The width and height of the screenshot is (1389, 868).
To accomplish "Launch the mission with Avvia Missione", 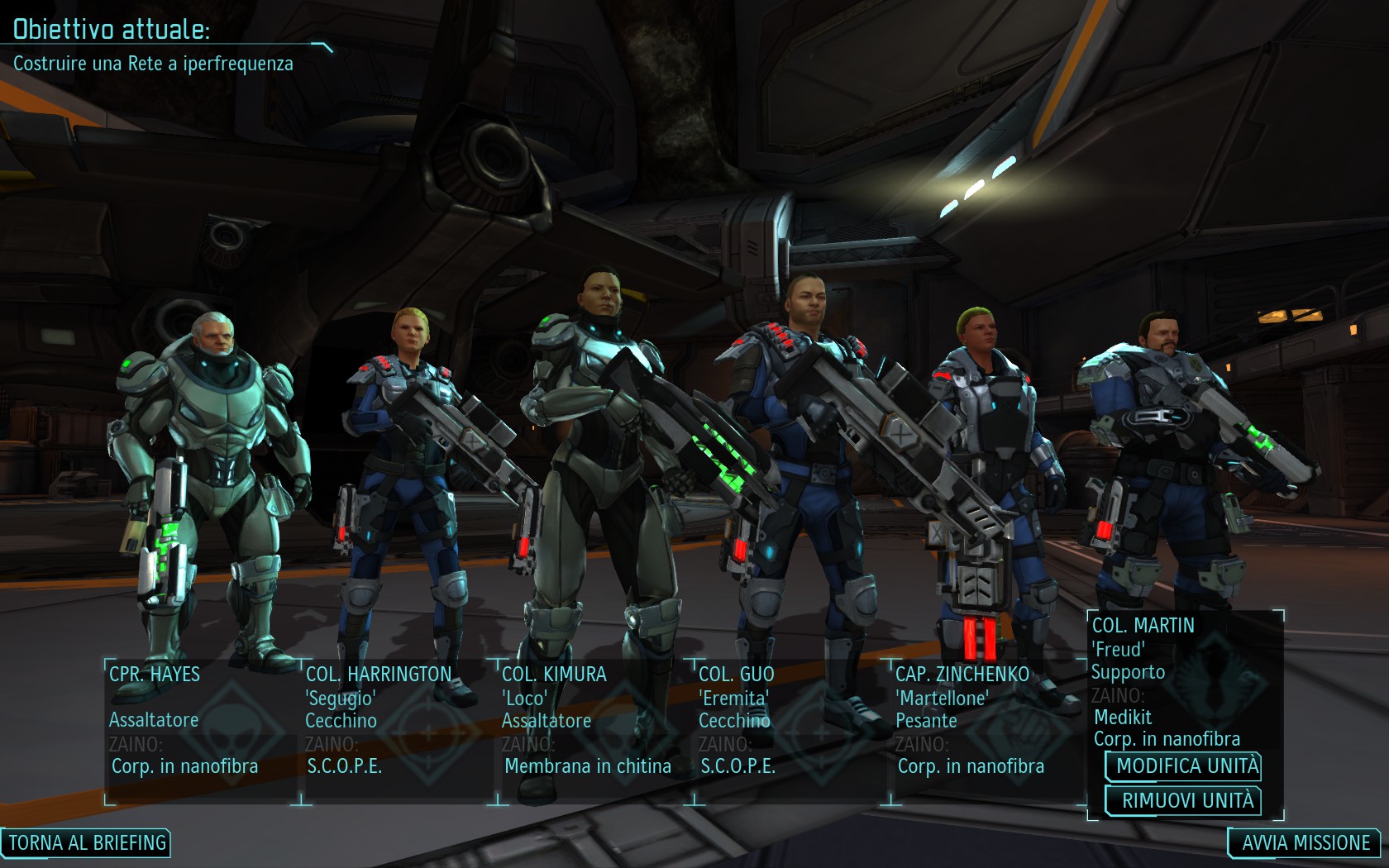I will tap(1305, 842).
